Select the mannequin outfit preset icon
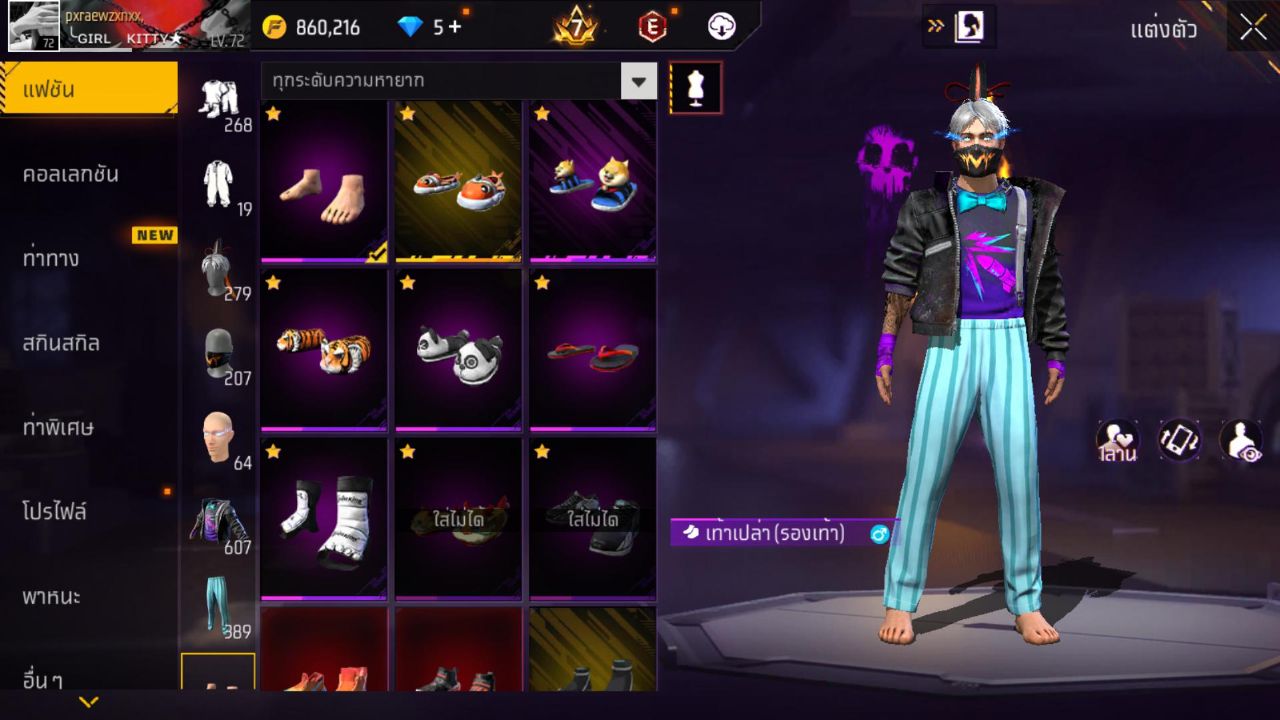Viewport: 1280px width, 720px height. 695,87
